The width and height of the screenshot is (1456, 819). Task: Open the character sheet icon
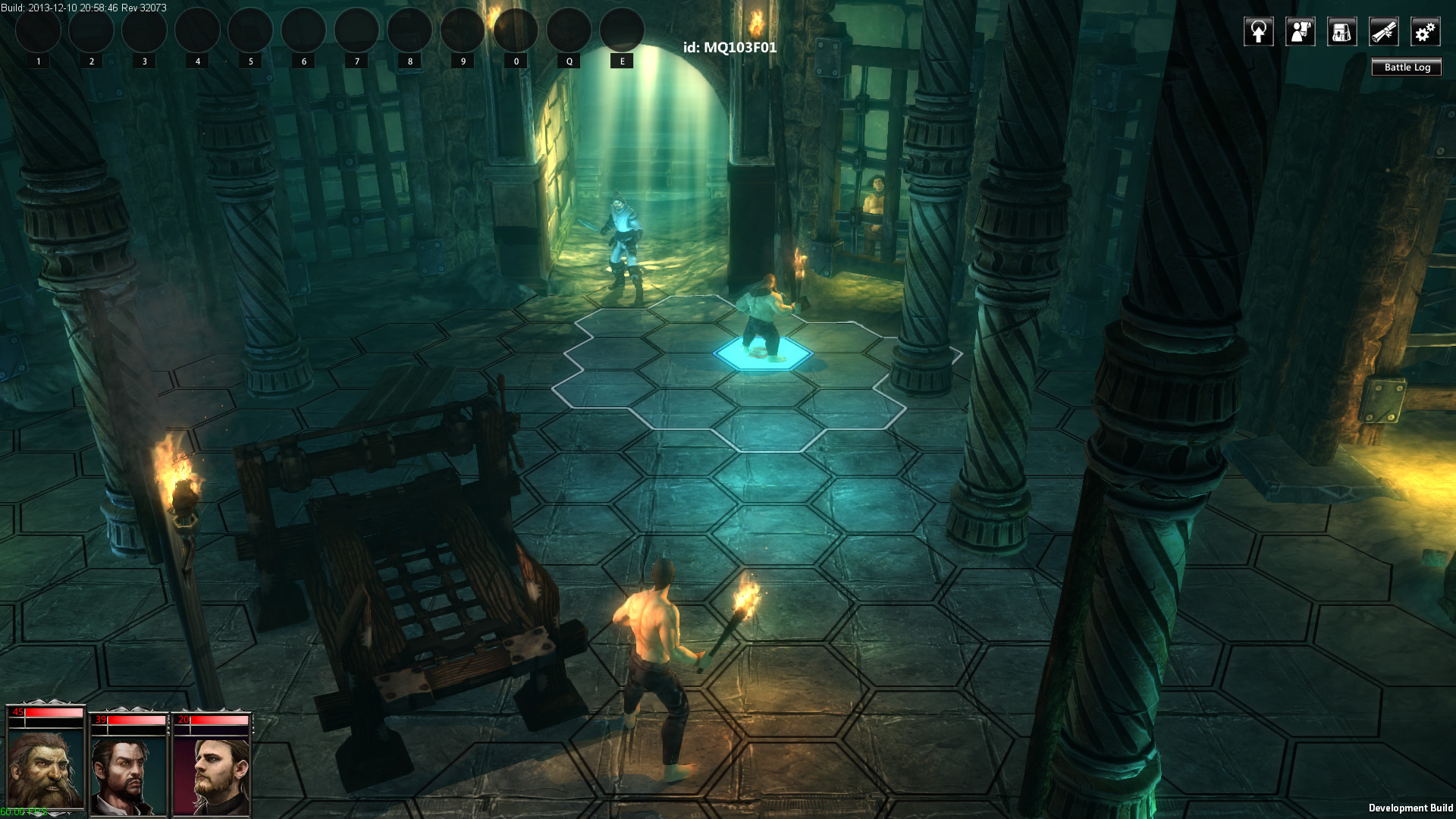[1301, 32]
